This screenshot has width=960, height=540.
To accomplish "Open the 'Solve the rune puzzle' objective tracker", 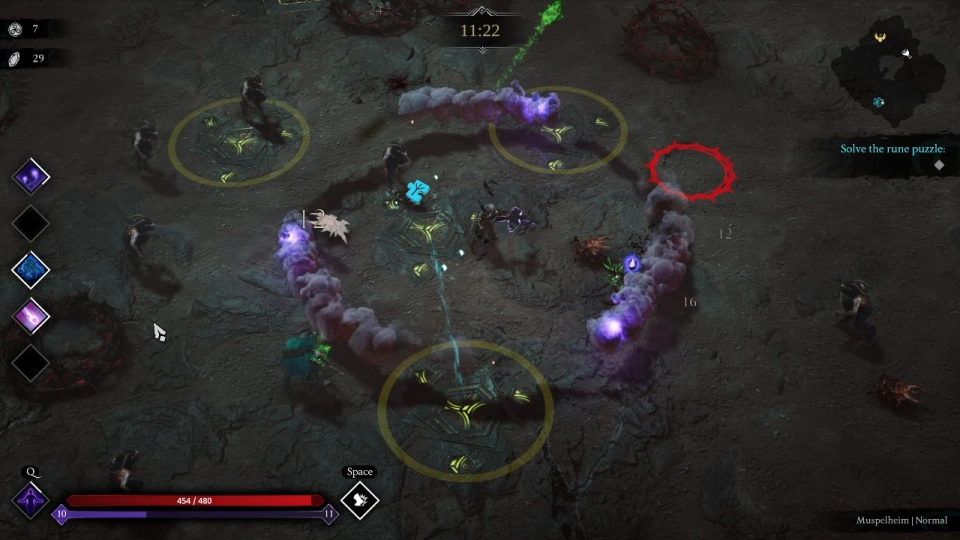I will pyautogui.click(x=892, y=149).
